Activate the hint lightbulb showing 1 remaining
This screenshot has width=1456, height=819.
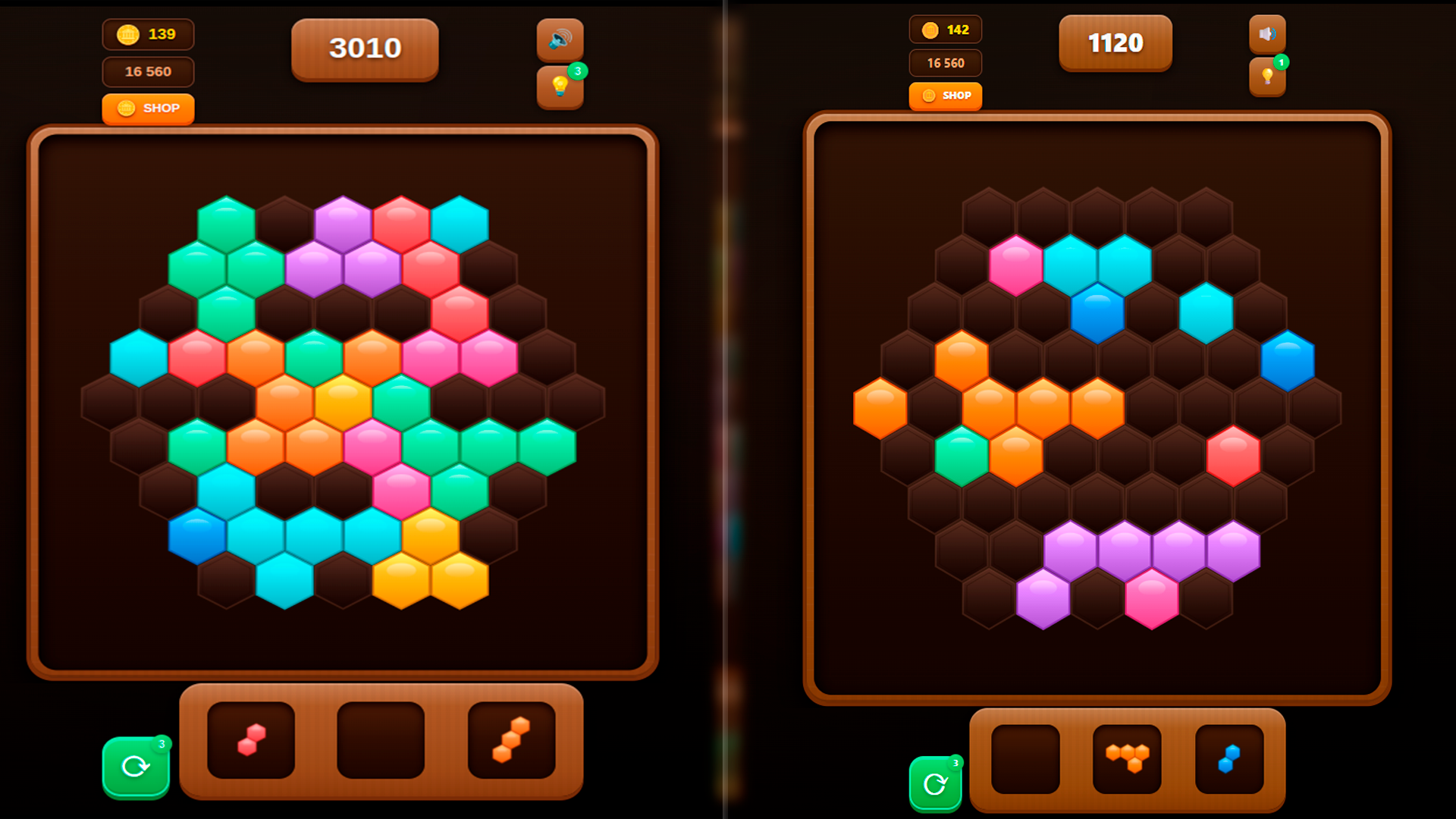(x=1269, y=78)
